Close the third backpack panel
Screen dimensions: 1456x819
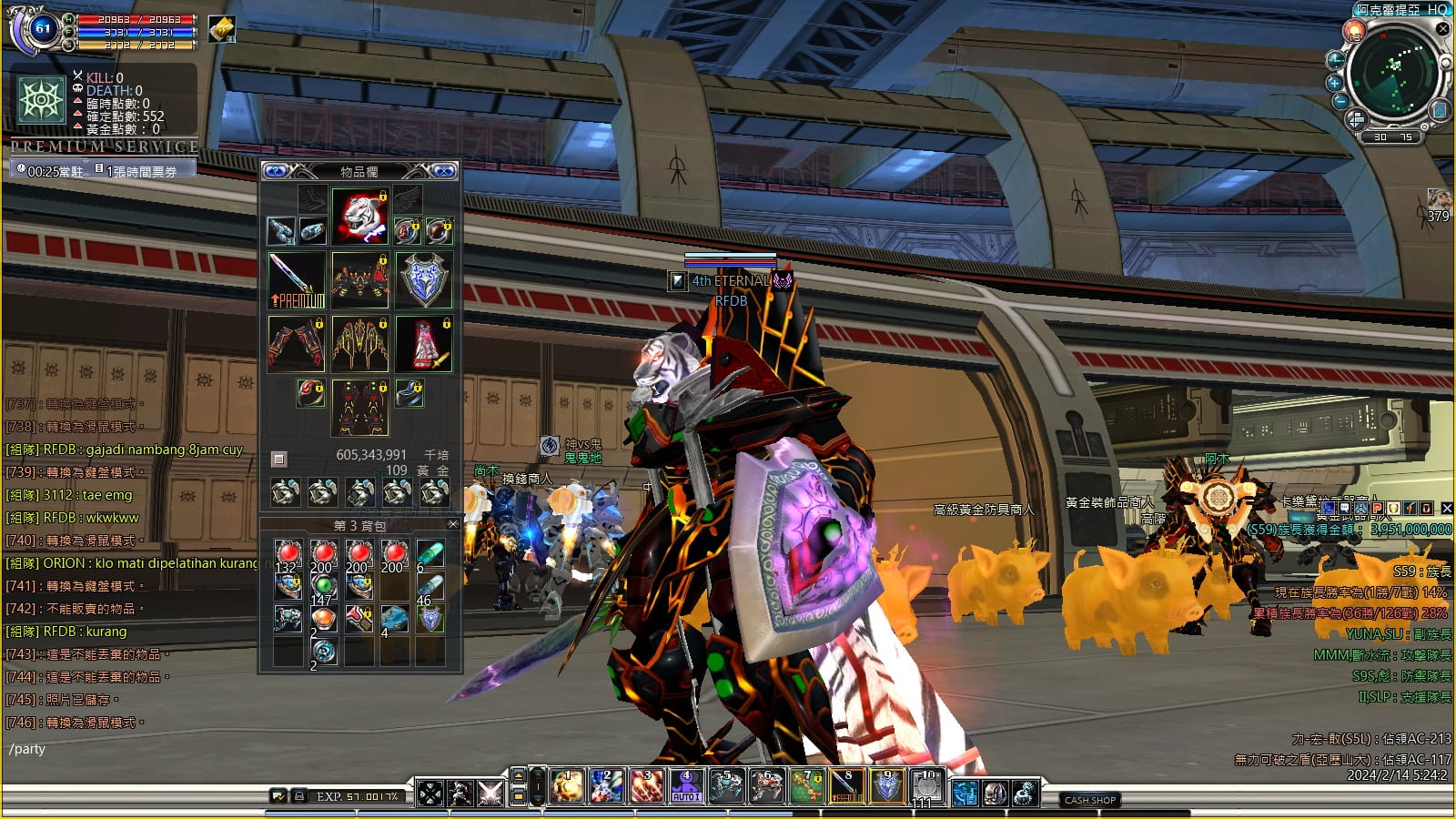pyautogui.click(x=452, y=524)
